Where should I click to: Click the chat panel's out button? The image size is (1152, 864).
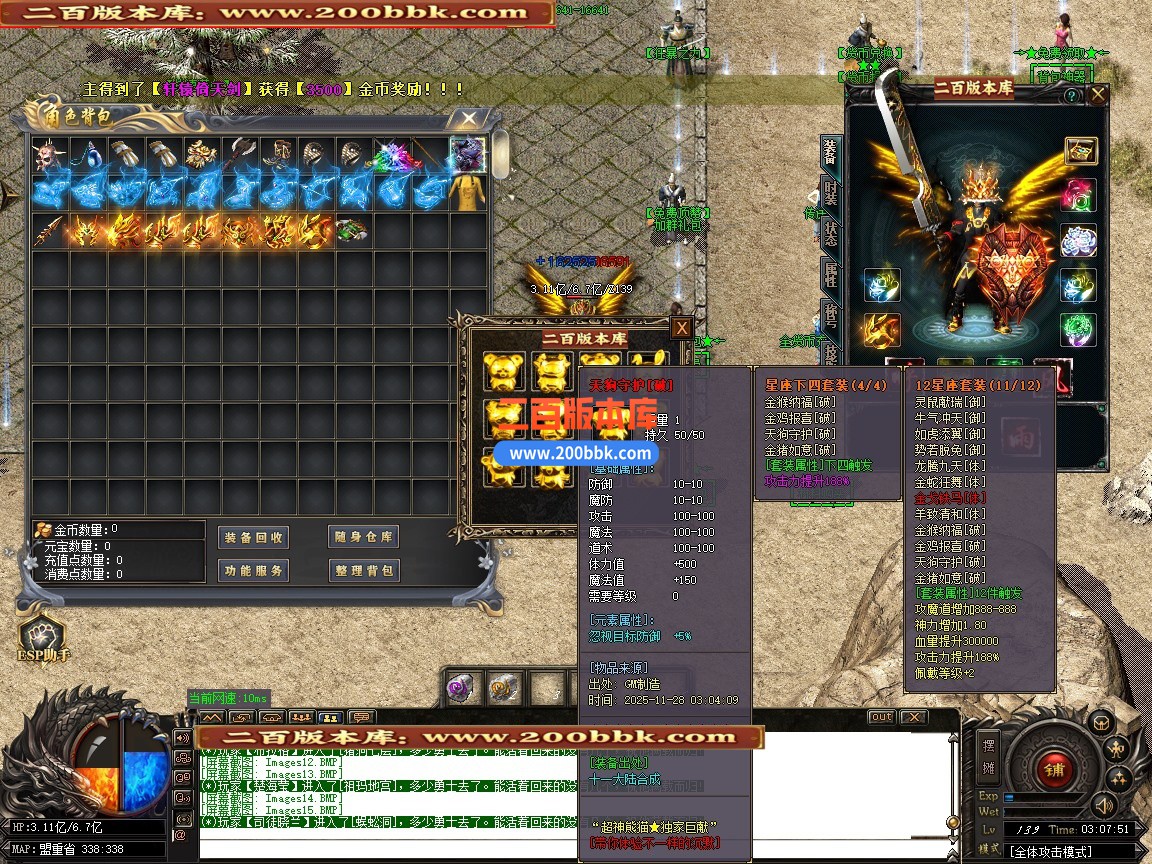881,717
